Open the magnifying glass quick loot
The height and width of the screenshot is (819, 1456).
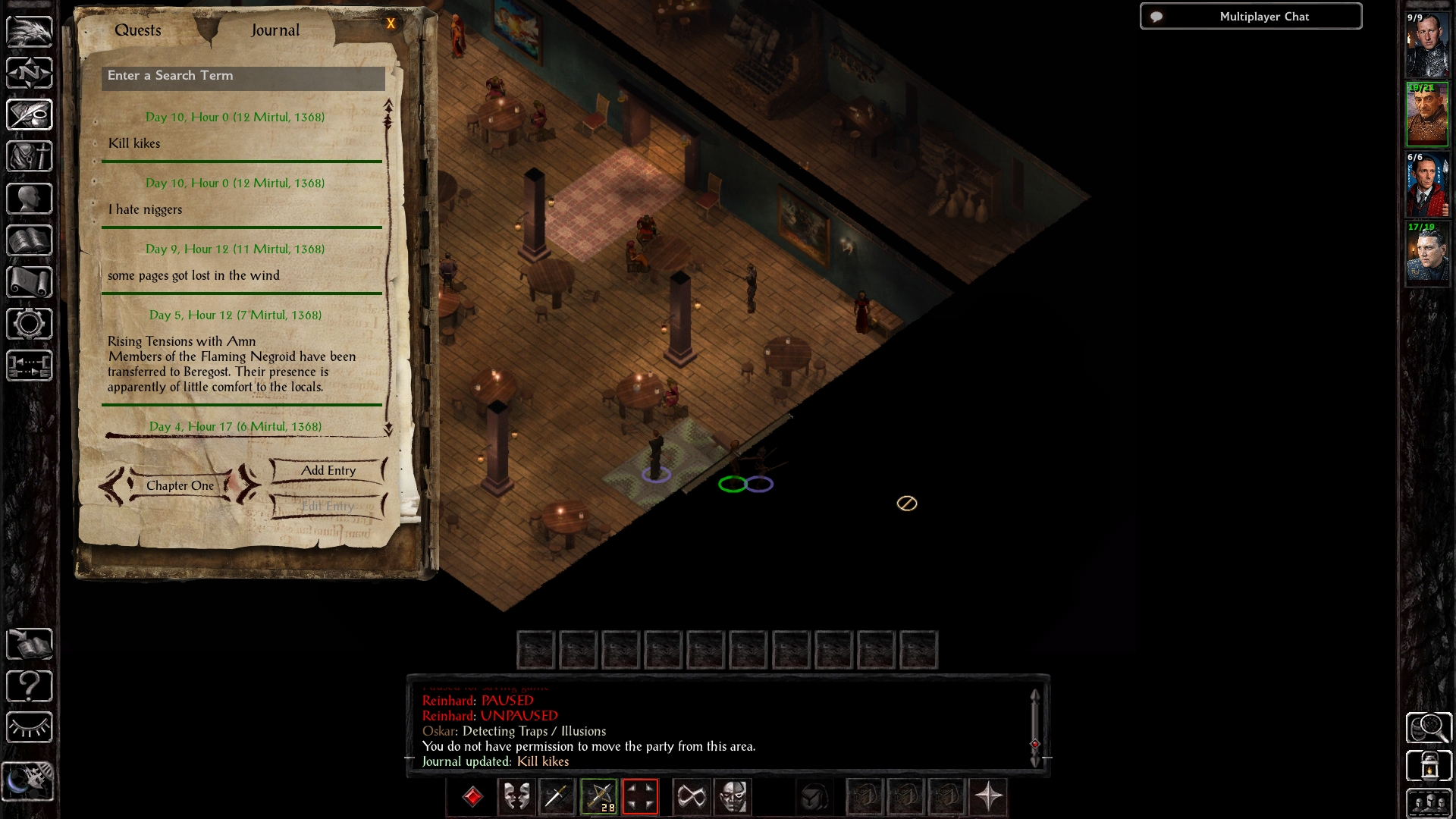(x=1429, y=728)
